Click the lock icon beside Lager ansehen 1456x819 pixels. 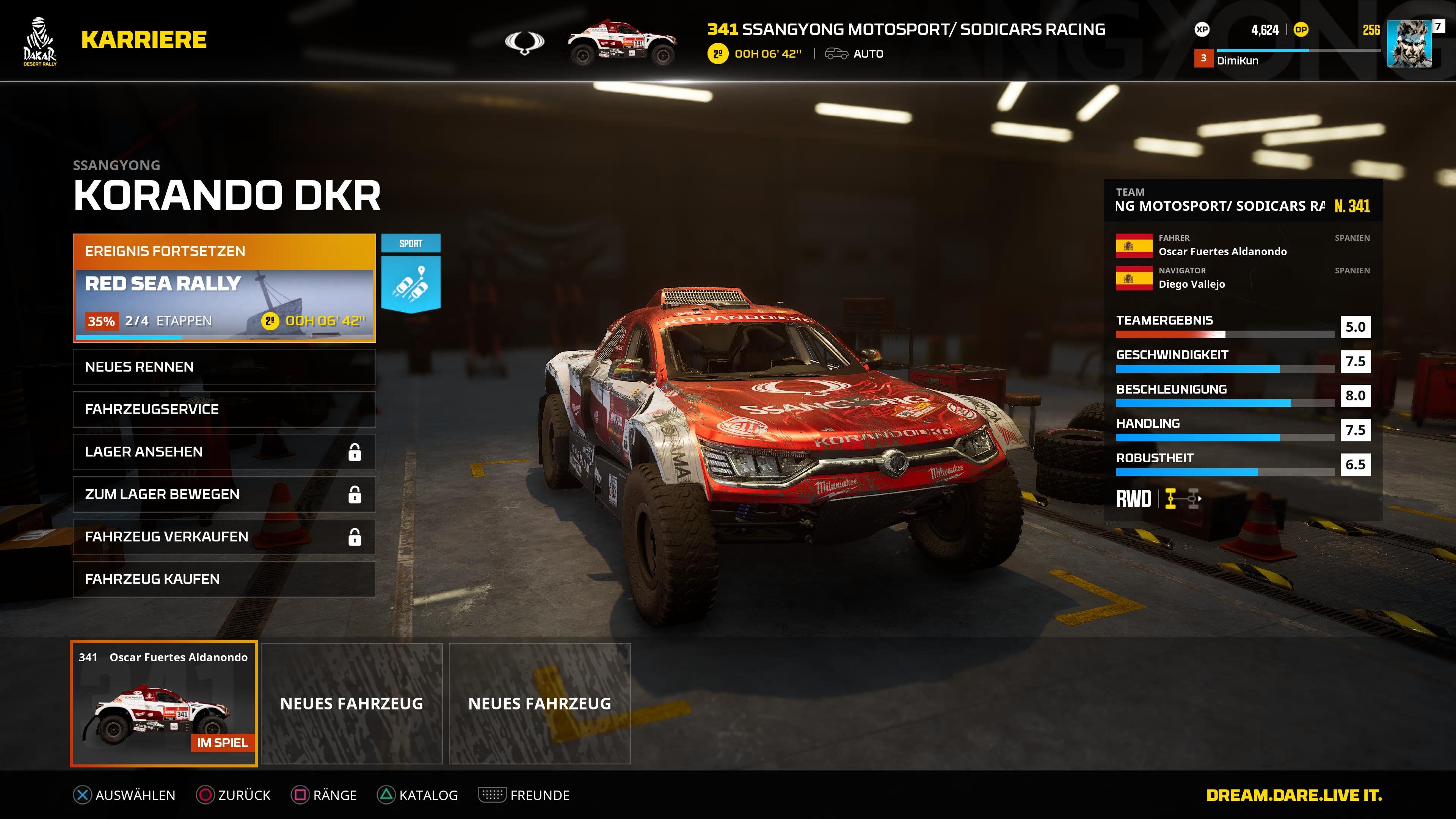[x=355, y=452]
